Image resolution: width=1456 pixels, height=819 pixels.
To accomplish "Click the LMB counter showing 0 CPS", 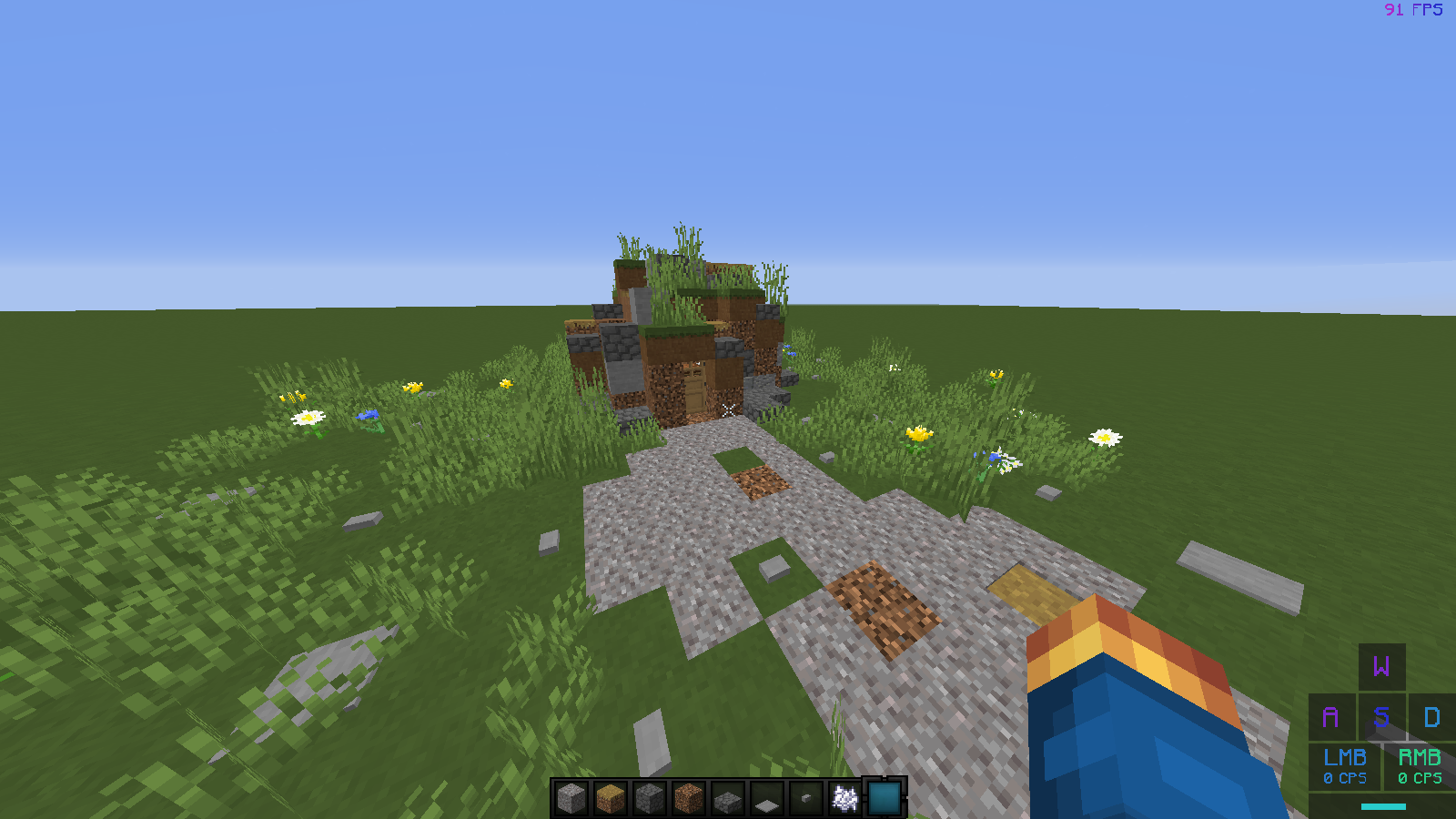I will coord(1344,767).
